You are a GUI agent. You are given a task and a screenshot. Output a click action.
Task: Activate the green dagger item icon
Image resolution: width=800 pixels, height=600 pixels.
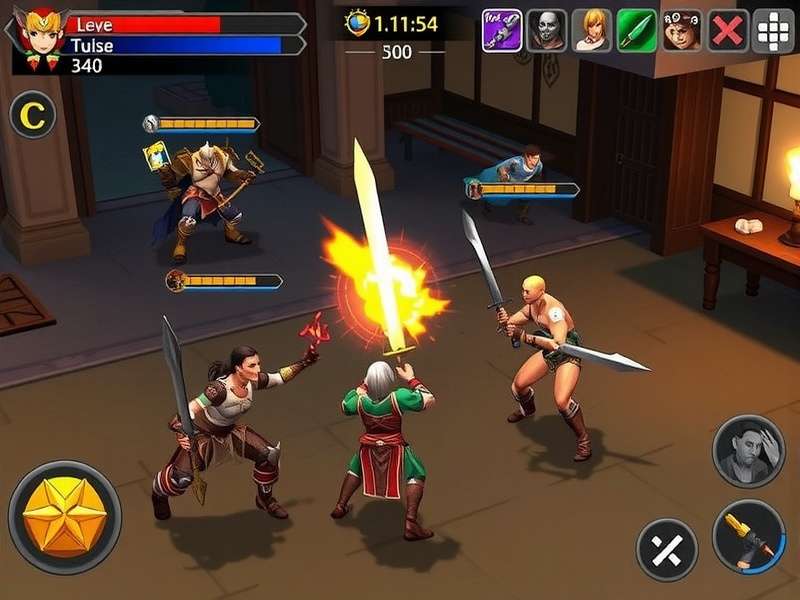point(637,30)
